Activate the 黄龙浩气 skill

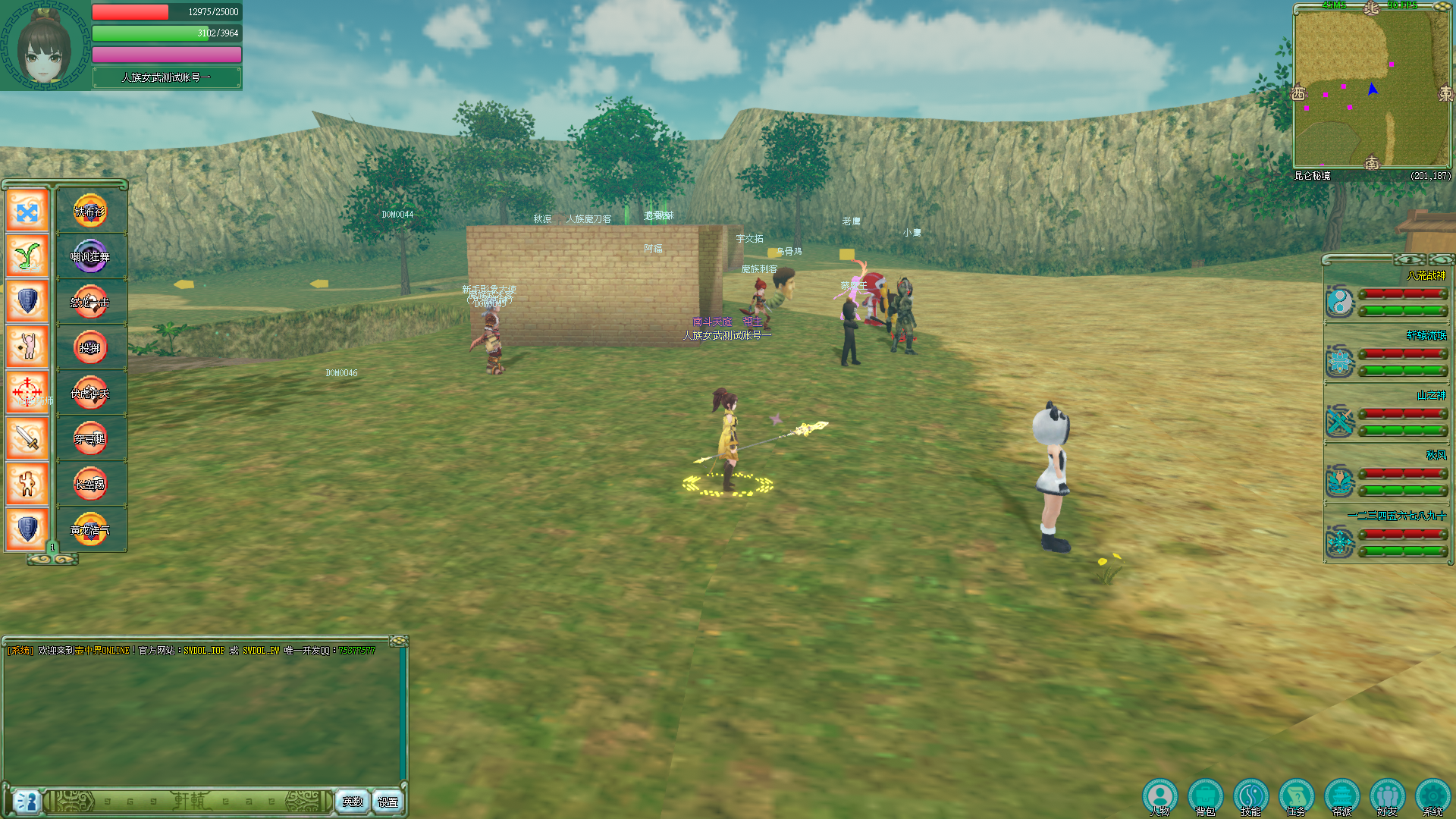pyautogui.click(x=90, y=530)
